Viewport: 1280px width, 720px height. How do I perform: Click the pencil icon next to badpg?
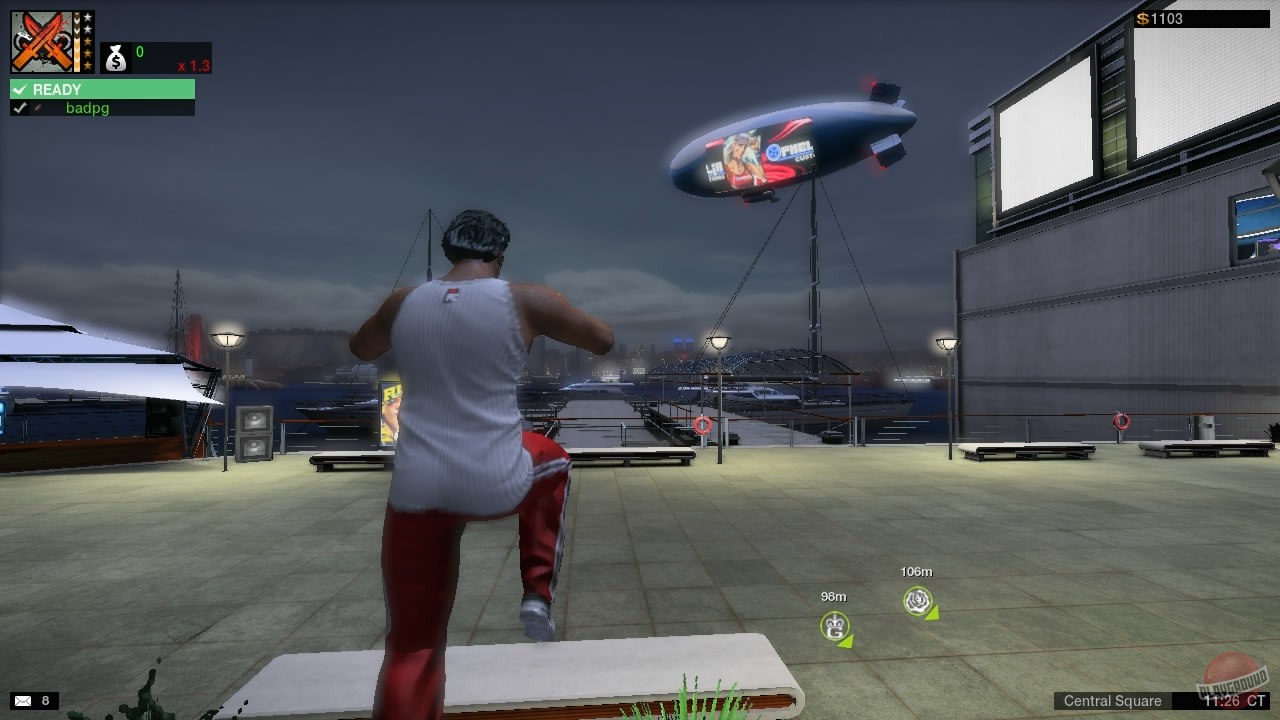tap(38, 108)
